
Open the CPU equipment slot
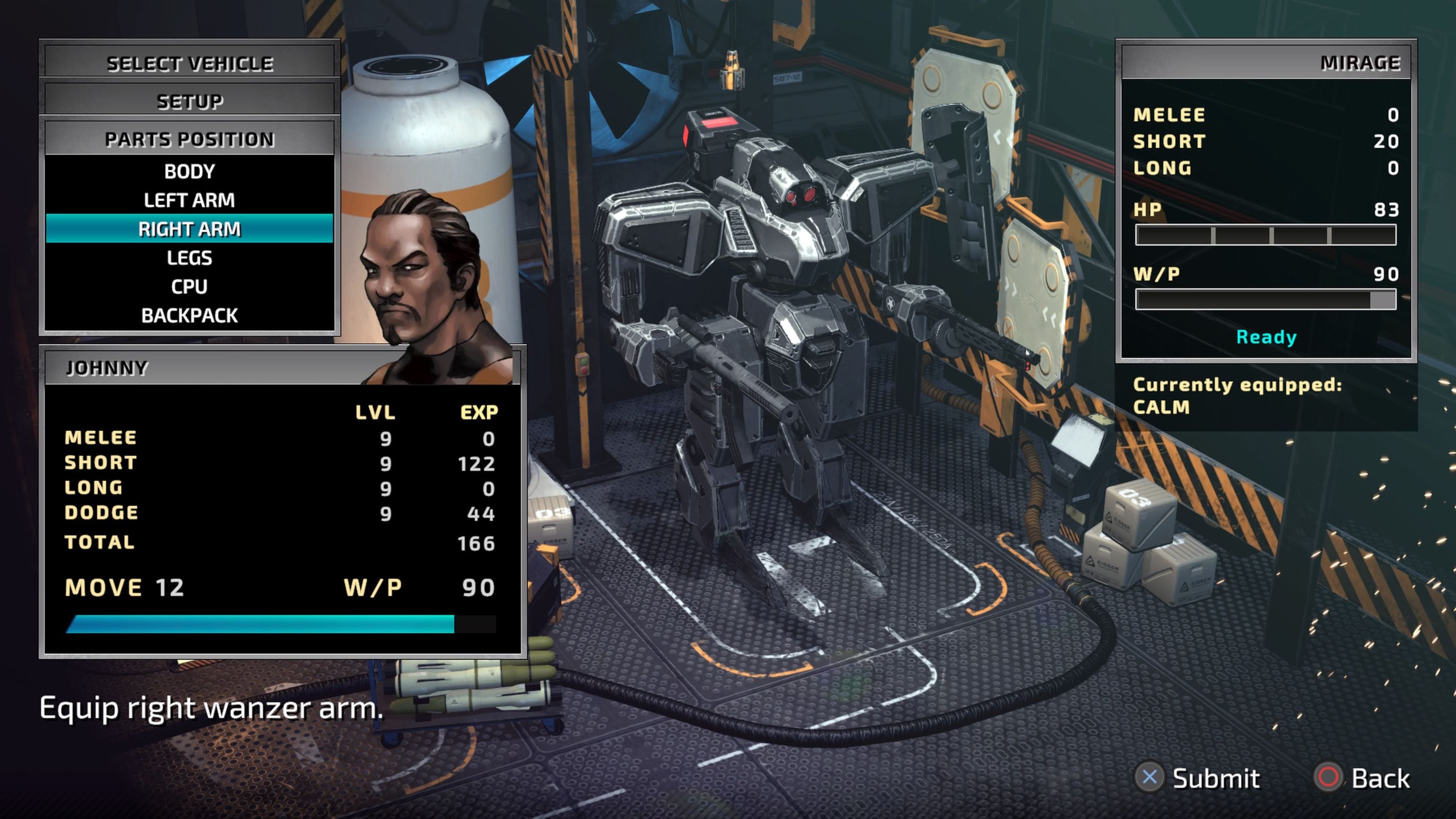tap(189, 287)
